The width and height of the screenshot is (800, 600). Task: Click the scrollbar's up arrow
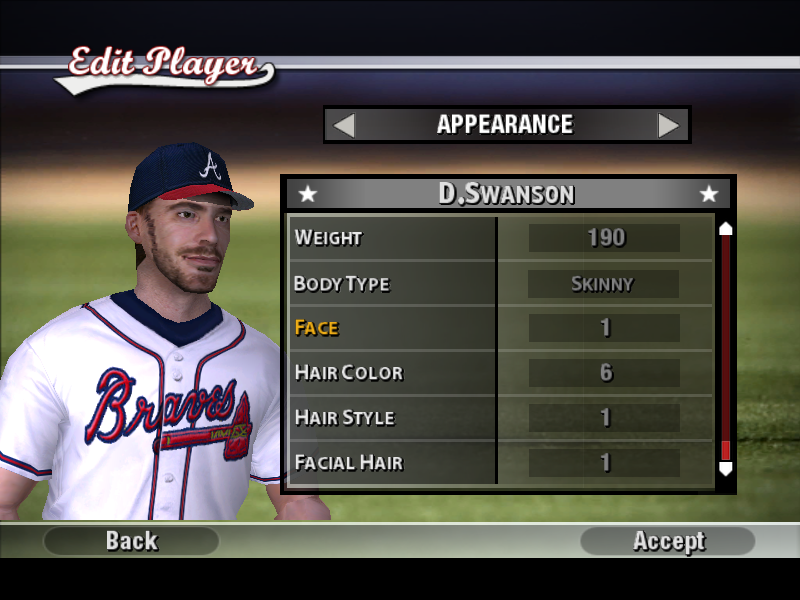(x=726, y=228)
